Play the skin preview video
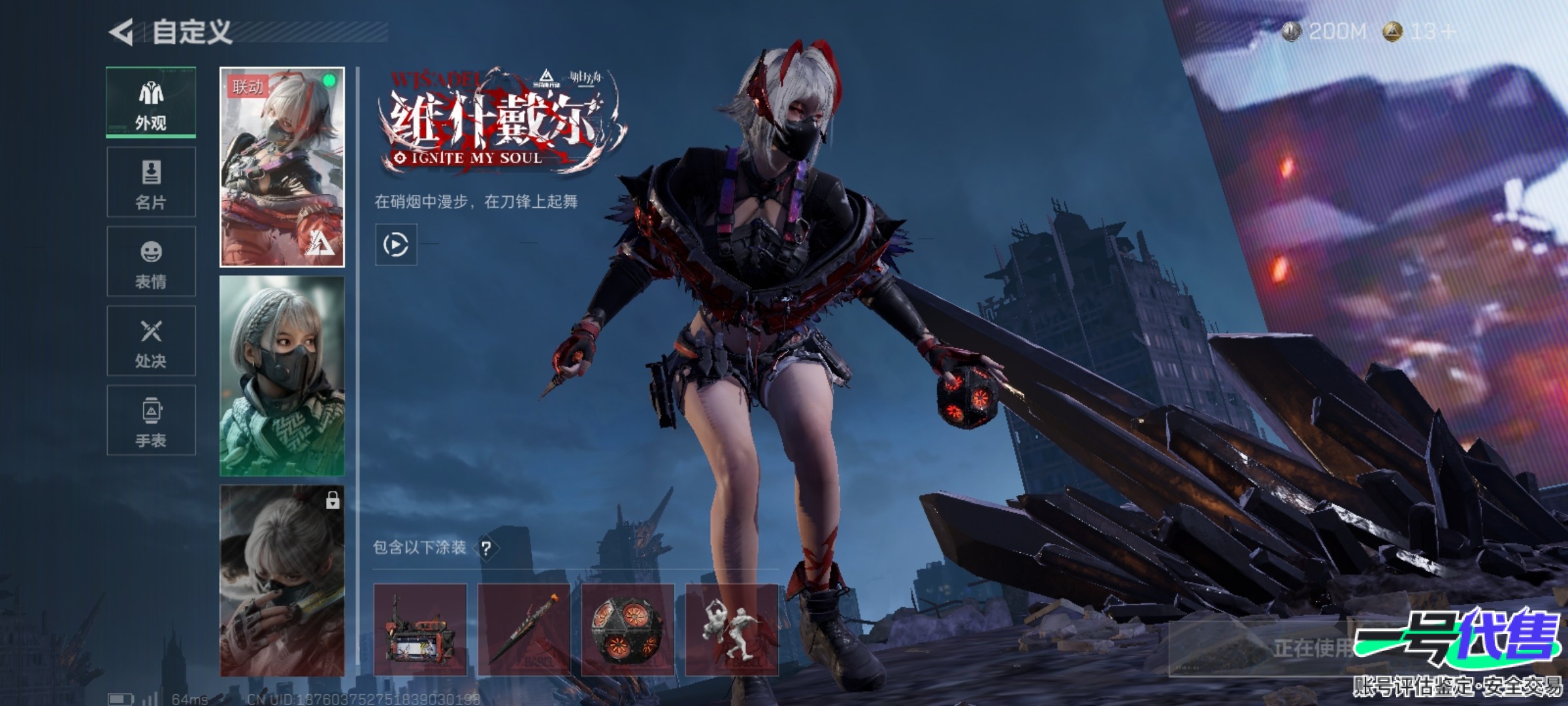The image size is (1568, 706). click(x=396, y=244)
